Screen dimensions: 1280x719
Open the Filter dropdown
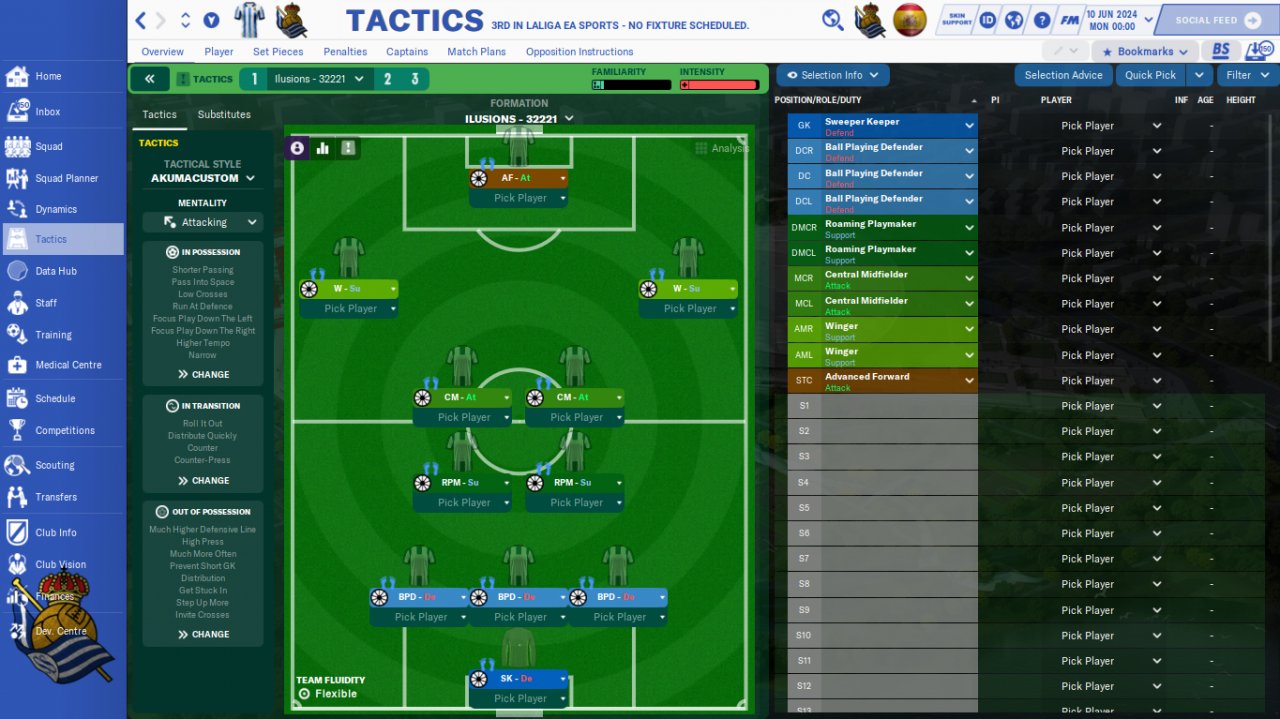[x=1246, y=75]
